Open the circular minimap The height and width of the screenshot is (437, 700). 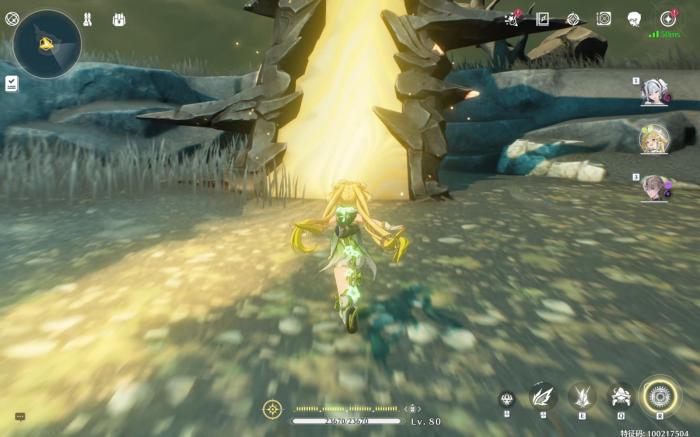pos(46,44)
